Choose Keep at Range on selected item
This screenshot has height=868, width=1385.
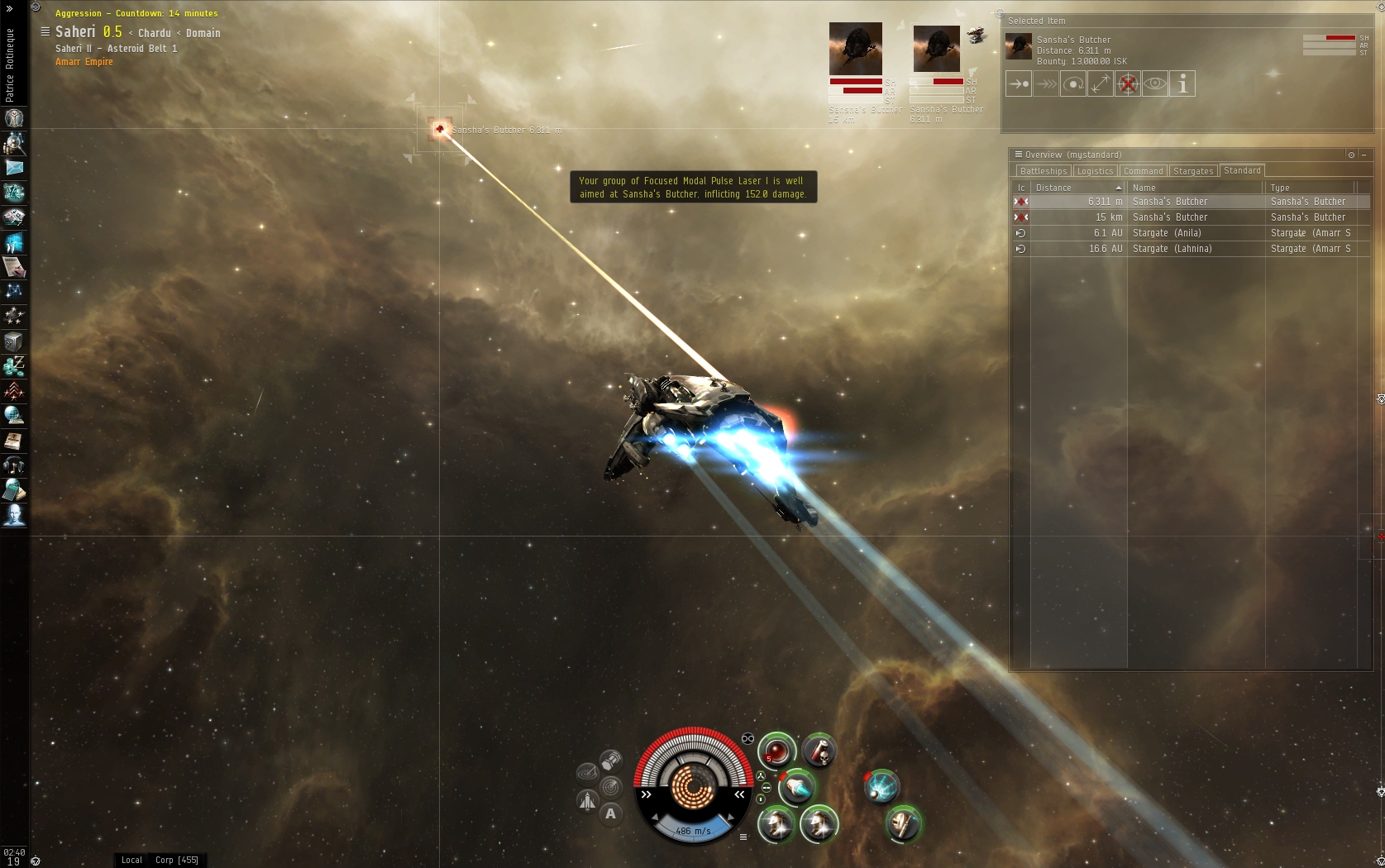(1101, 84)
